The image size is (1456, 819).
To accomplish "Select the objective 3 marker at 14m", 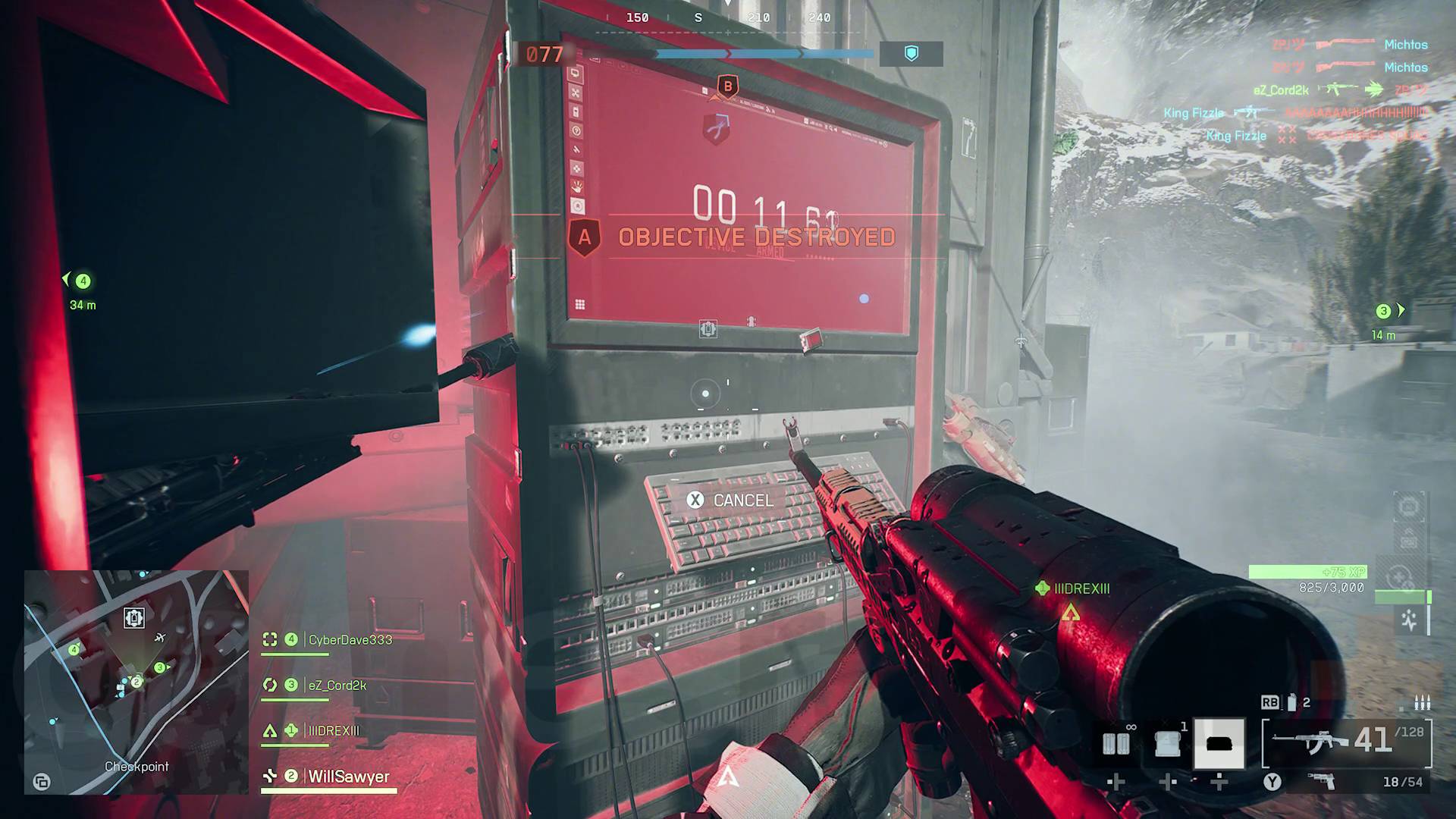I will point(1382,310).
